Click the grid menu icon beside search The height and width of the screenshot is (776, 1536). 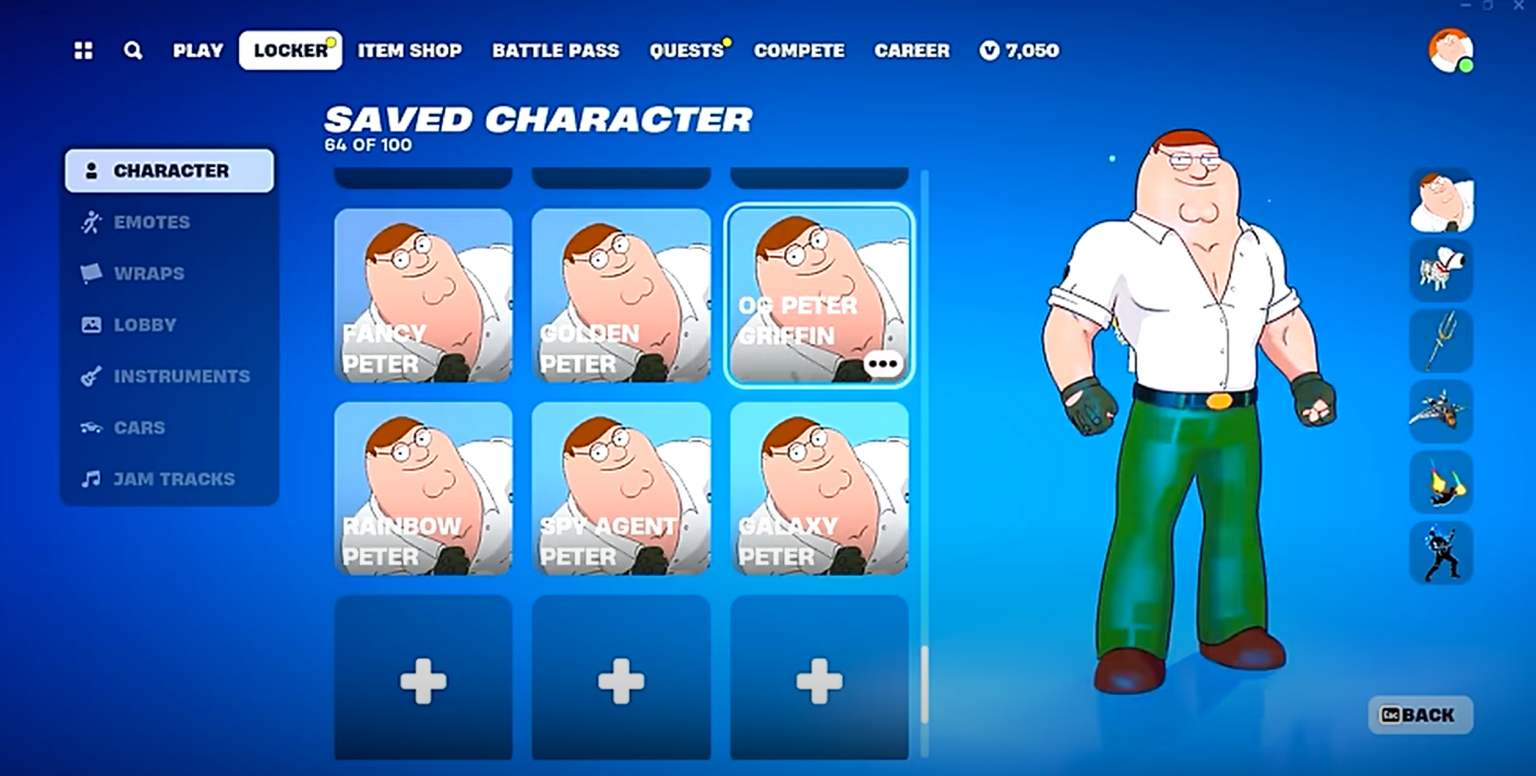(83, 50)
